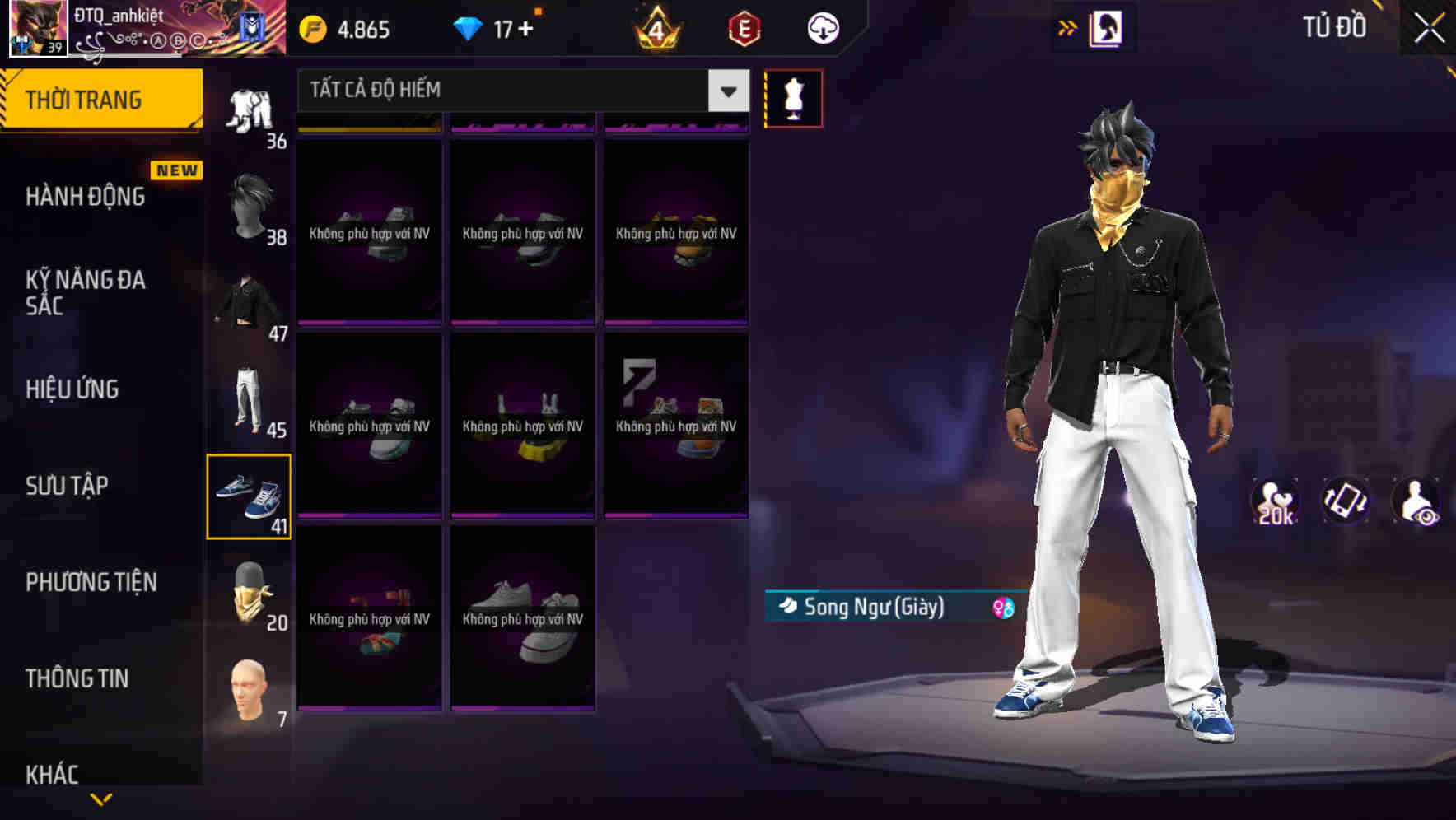Switch to the HIỆU ỨNG tab

click(x=71, y=389)
